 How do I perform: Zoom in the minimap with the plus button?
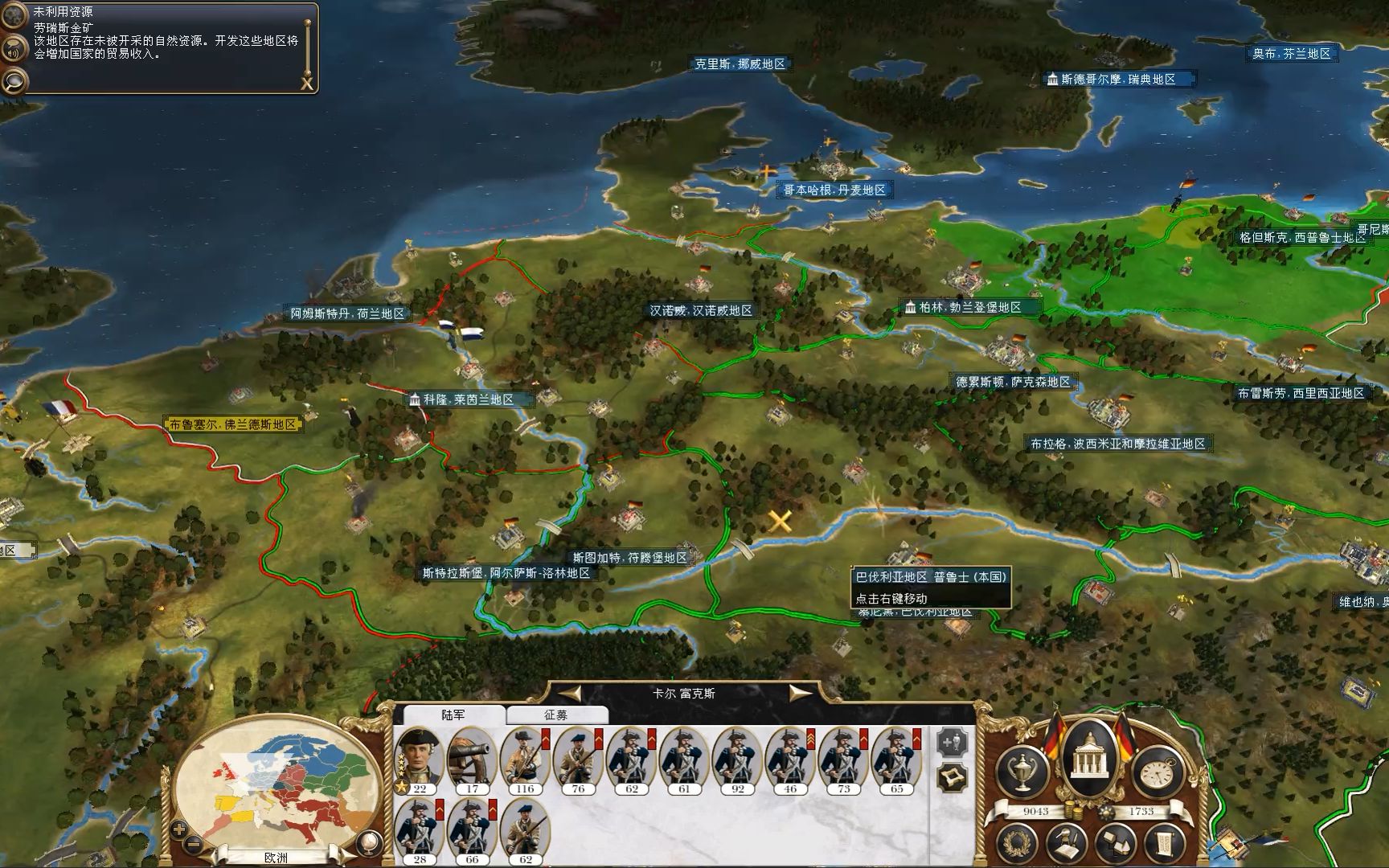click(x=178, y=829)
